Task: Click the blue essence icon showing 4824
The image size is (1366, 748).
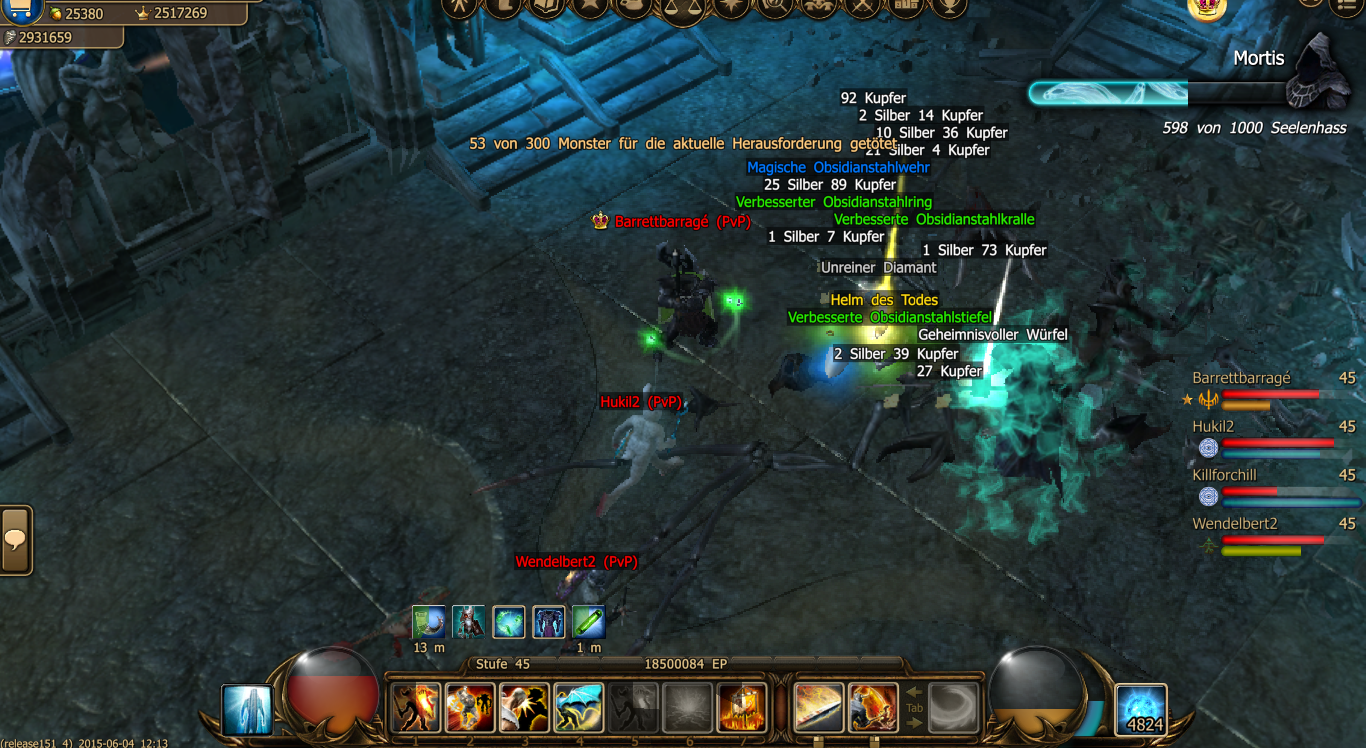Action: [1141, 709]
